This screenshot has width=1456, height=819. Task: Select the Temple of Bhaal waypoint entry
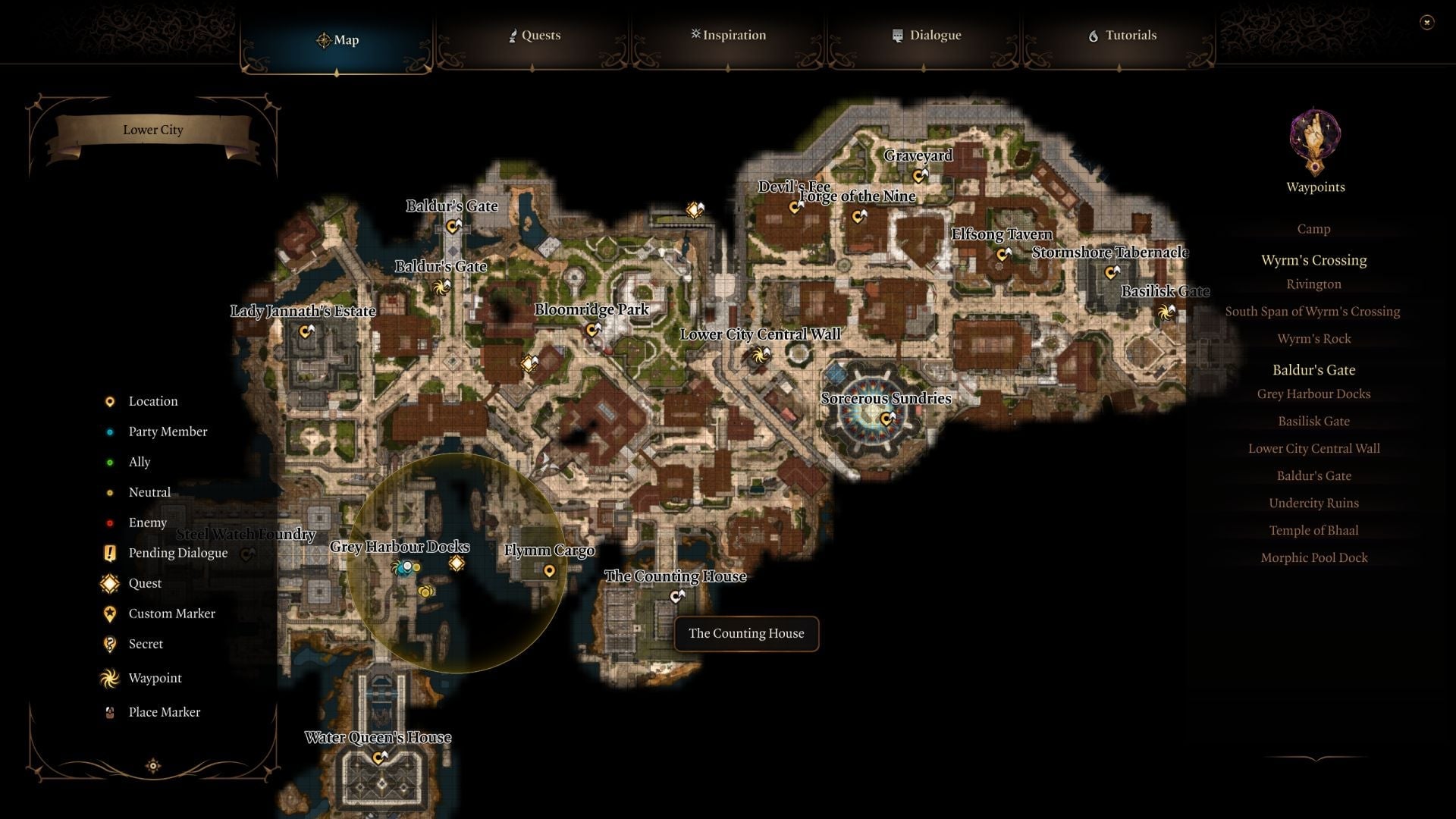[1313, 530]
